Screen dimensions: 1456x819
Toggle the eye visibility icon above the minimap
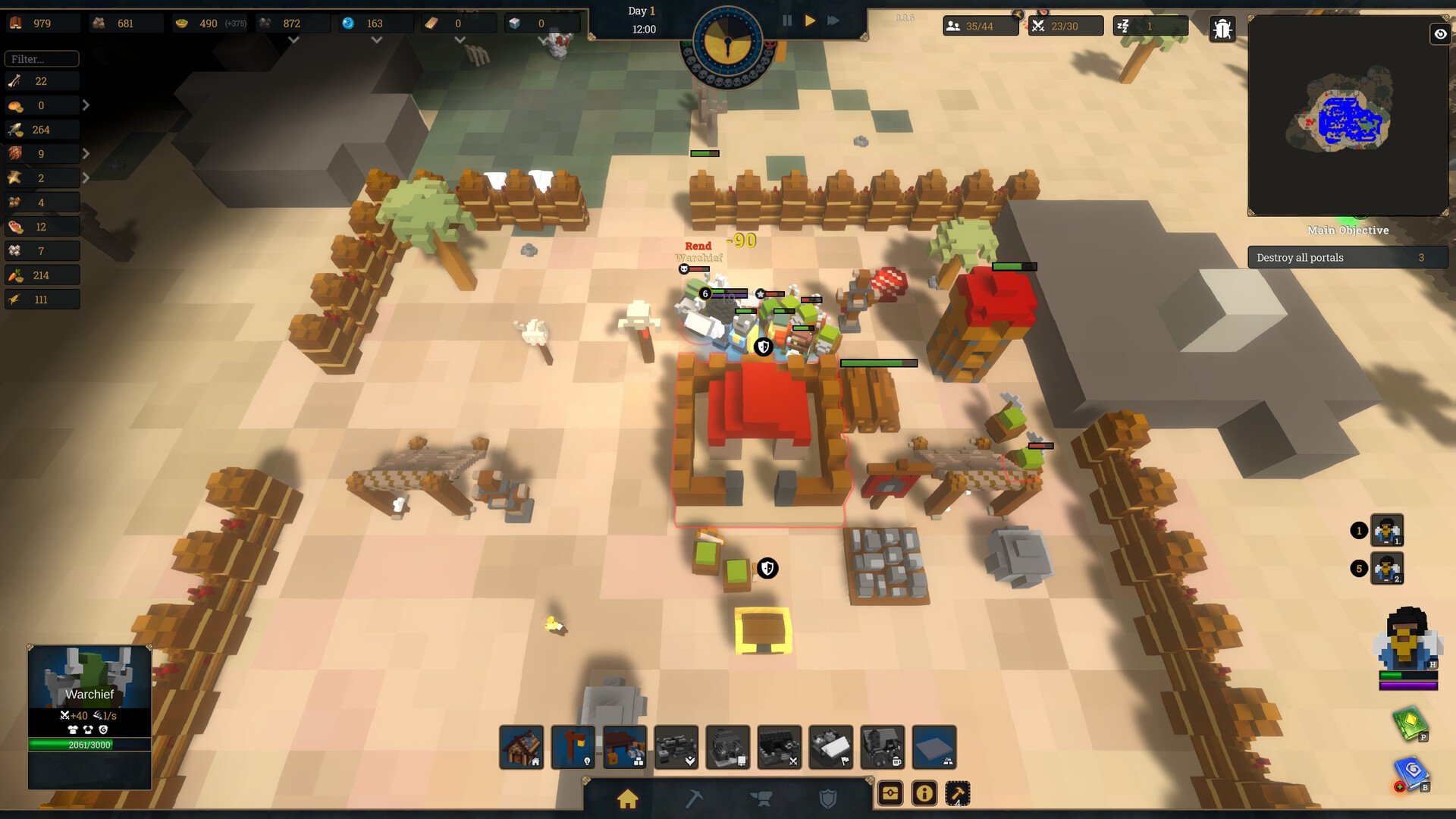pos(1439,35)
